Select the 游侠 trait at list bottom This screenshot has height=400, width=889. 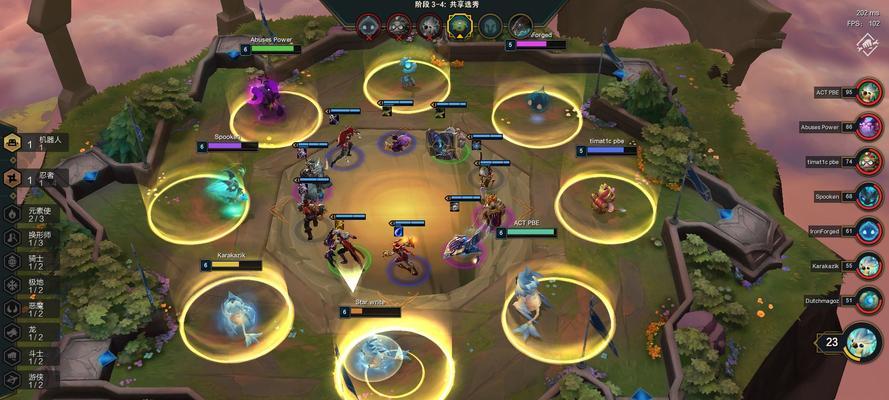click(x=28, y=381)
